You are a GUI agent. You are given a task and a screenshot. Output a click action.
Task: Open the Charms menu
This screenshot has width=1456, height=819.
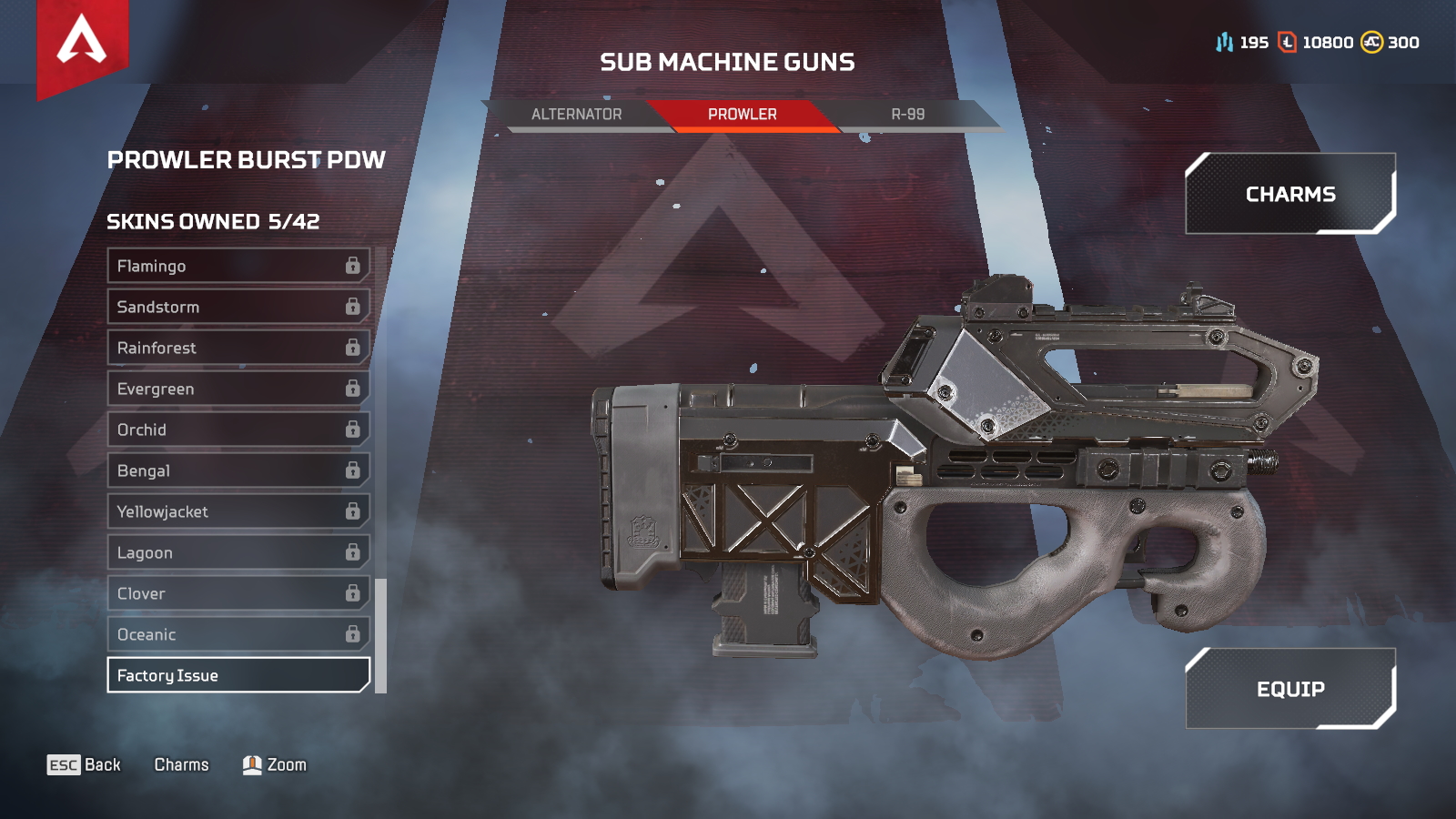pos(1289,194)
